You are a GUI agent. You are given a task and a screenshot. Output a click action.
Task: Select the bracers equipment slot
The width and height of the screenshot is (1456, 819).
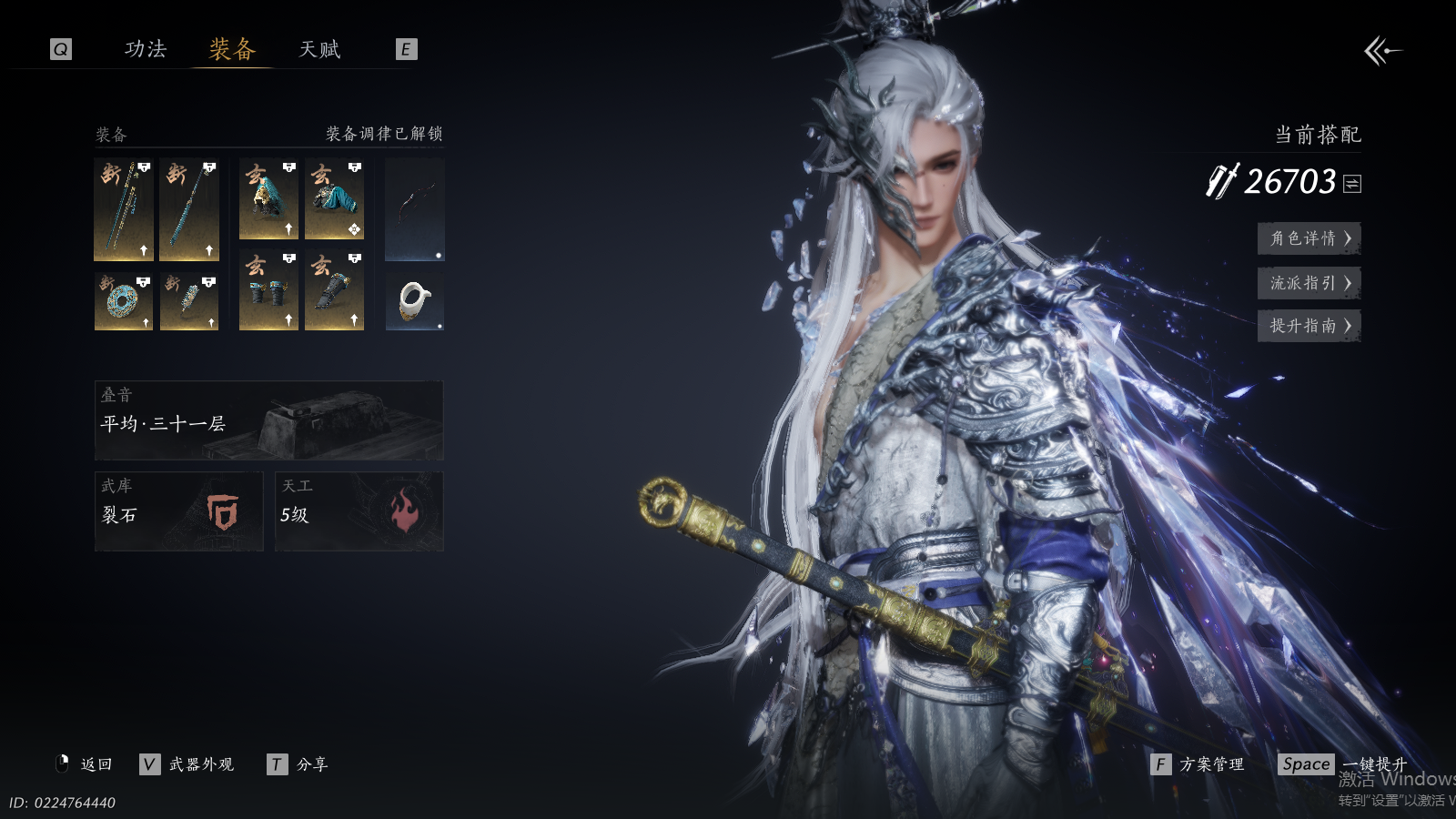click(268, 290)
